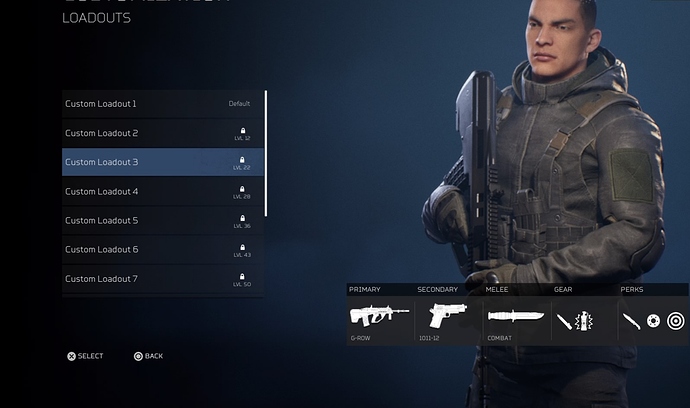
Task: Select the throwing knife gear icon
Action: (565, 321)
